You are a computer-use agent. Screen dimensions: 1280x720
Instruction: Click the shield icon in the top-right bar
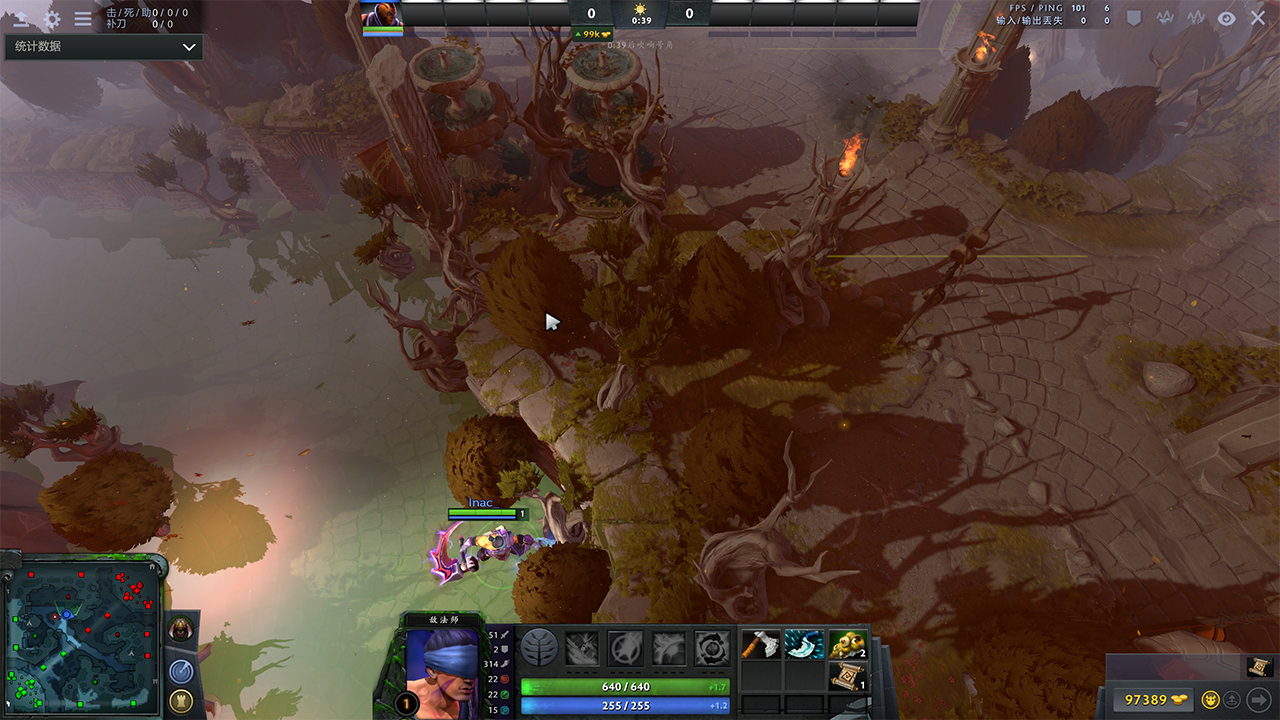coord(1134,18)
